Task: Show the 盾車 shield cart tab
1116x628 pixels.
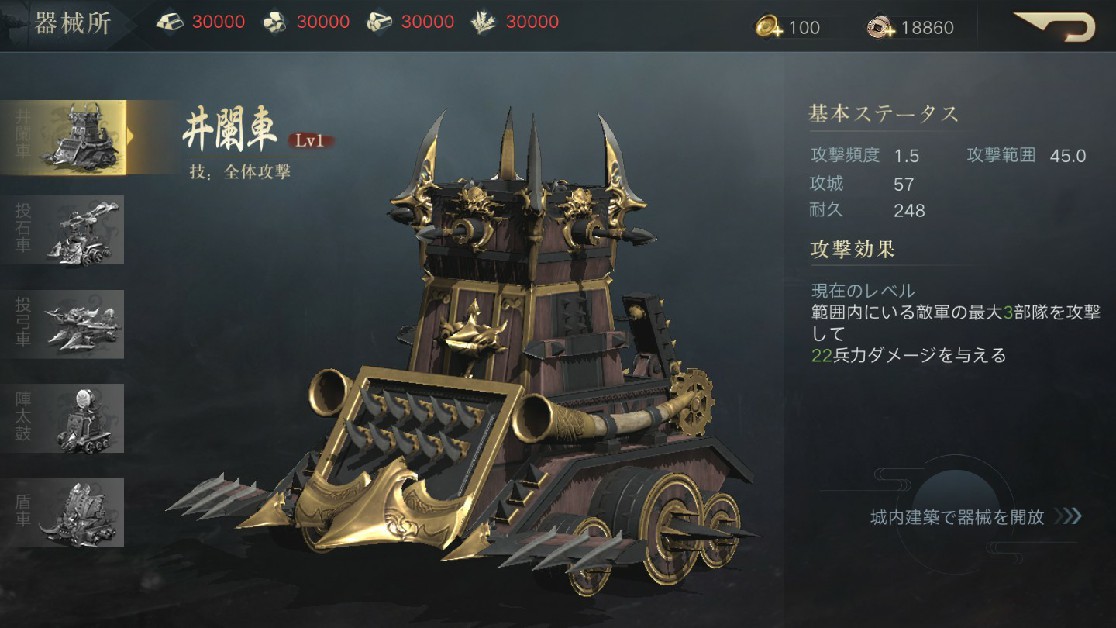Action: (66, 512)
